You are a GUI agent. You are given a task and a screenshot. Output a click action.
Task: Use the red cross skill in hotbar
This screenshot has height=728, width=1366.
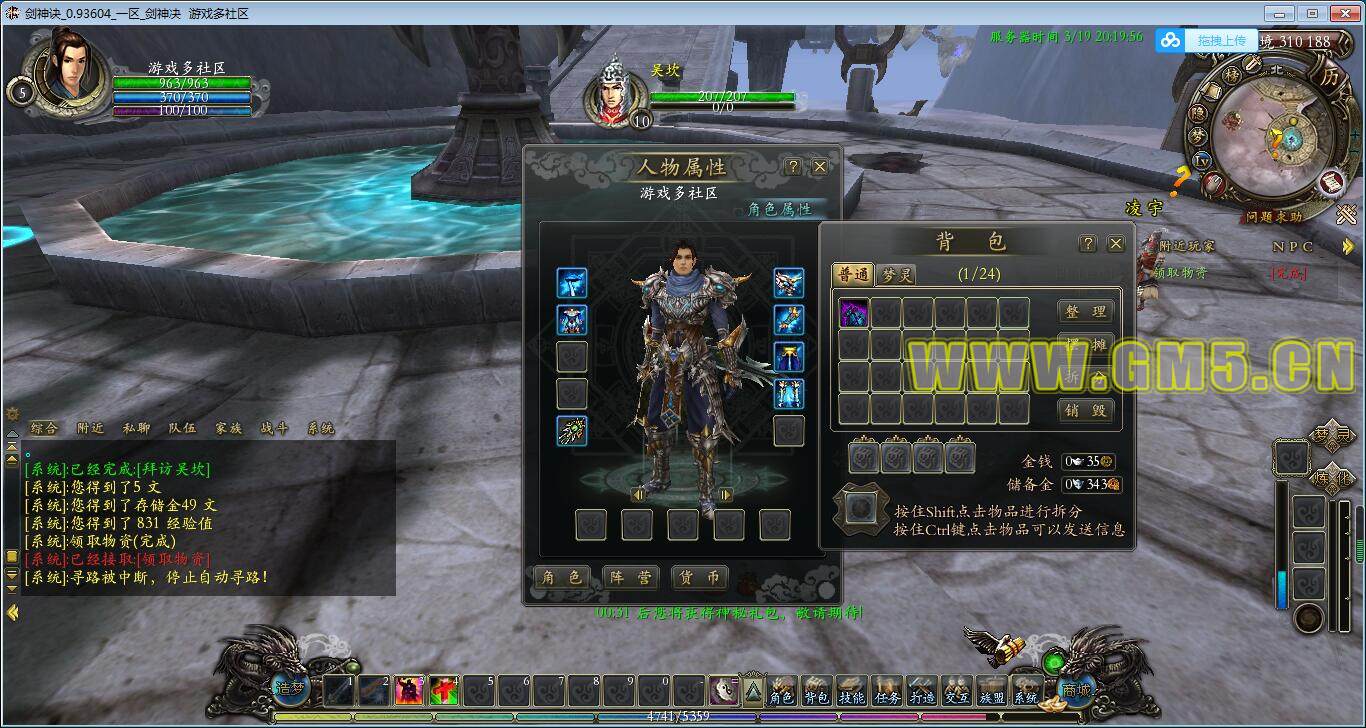444,690
